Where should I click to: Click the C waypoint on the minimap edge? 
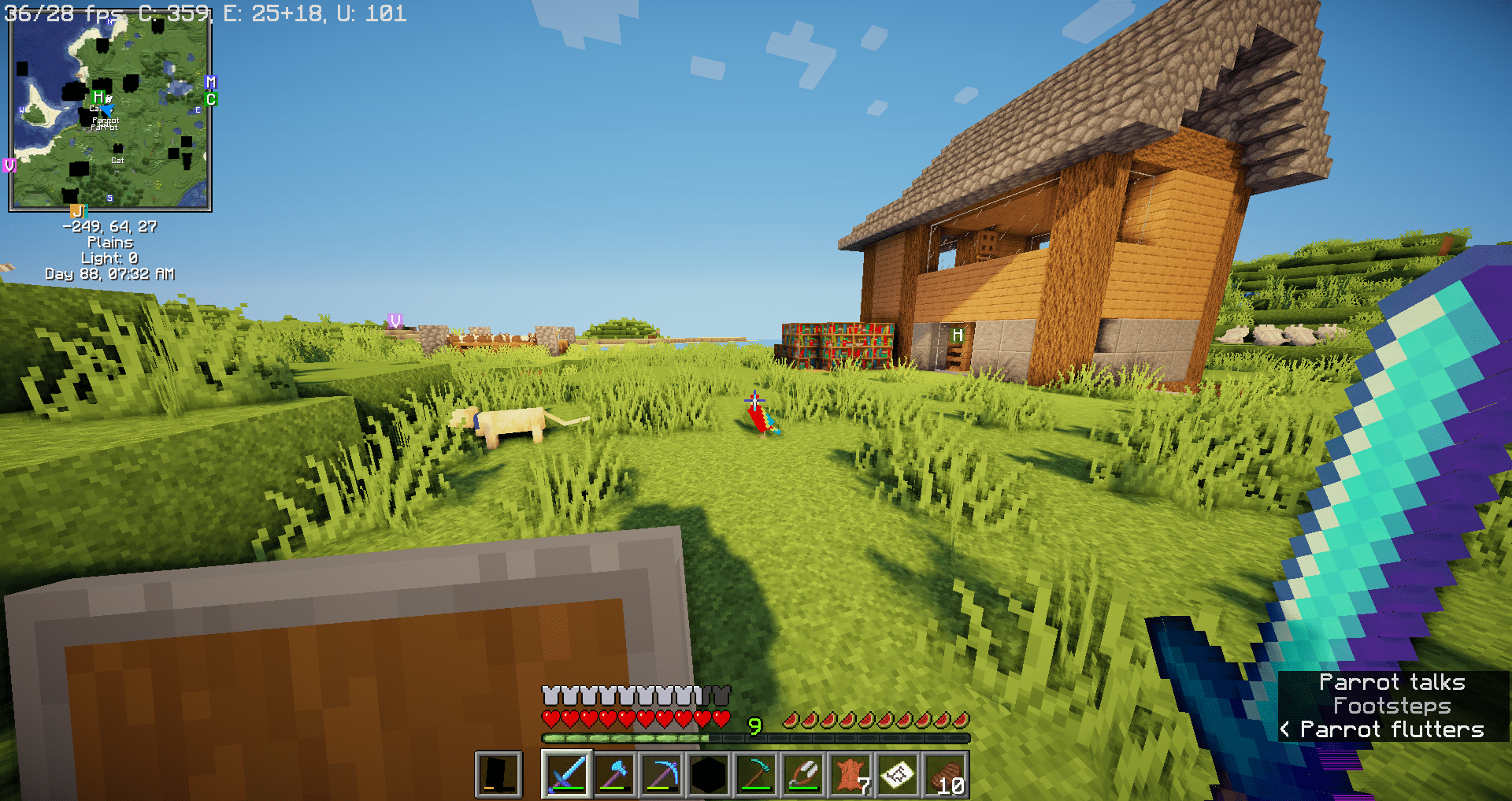[211, 99]
